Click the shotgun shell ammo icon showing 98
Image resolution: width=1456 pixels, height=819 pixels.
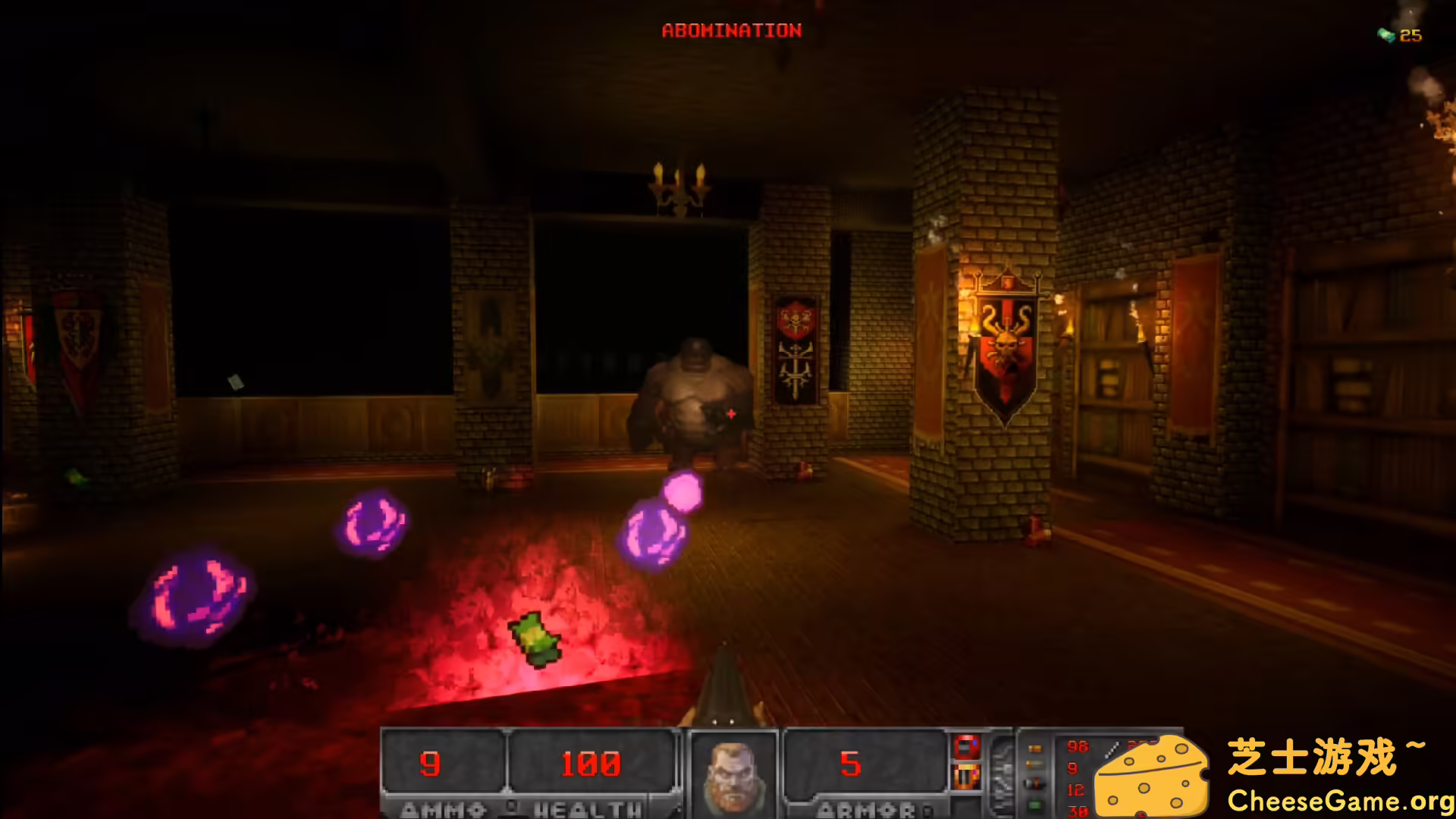point(1035,748)
